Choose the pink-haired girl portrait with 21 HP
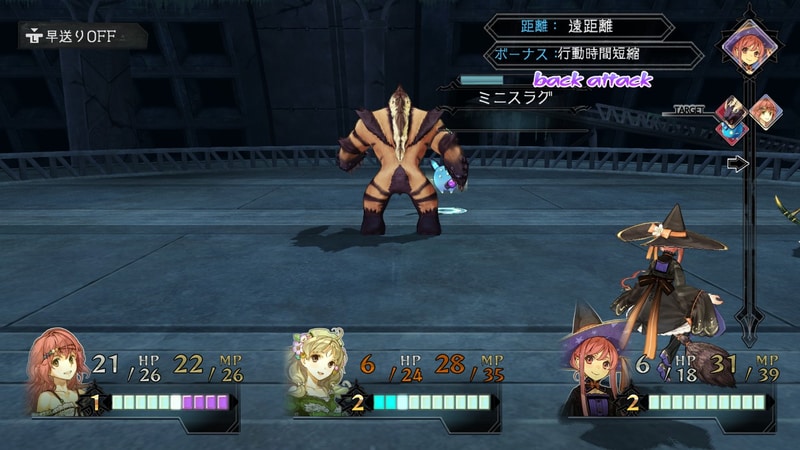This screenshot has width=800, height=450. coord(58,373)
